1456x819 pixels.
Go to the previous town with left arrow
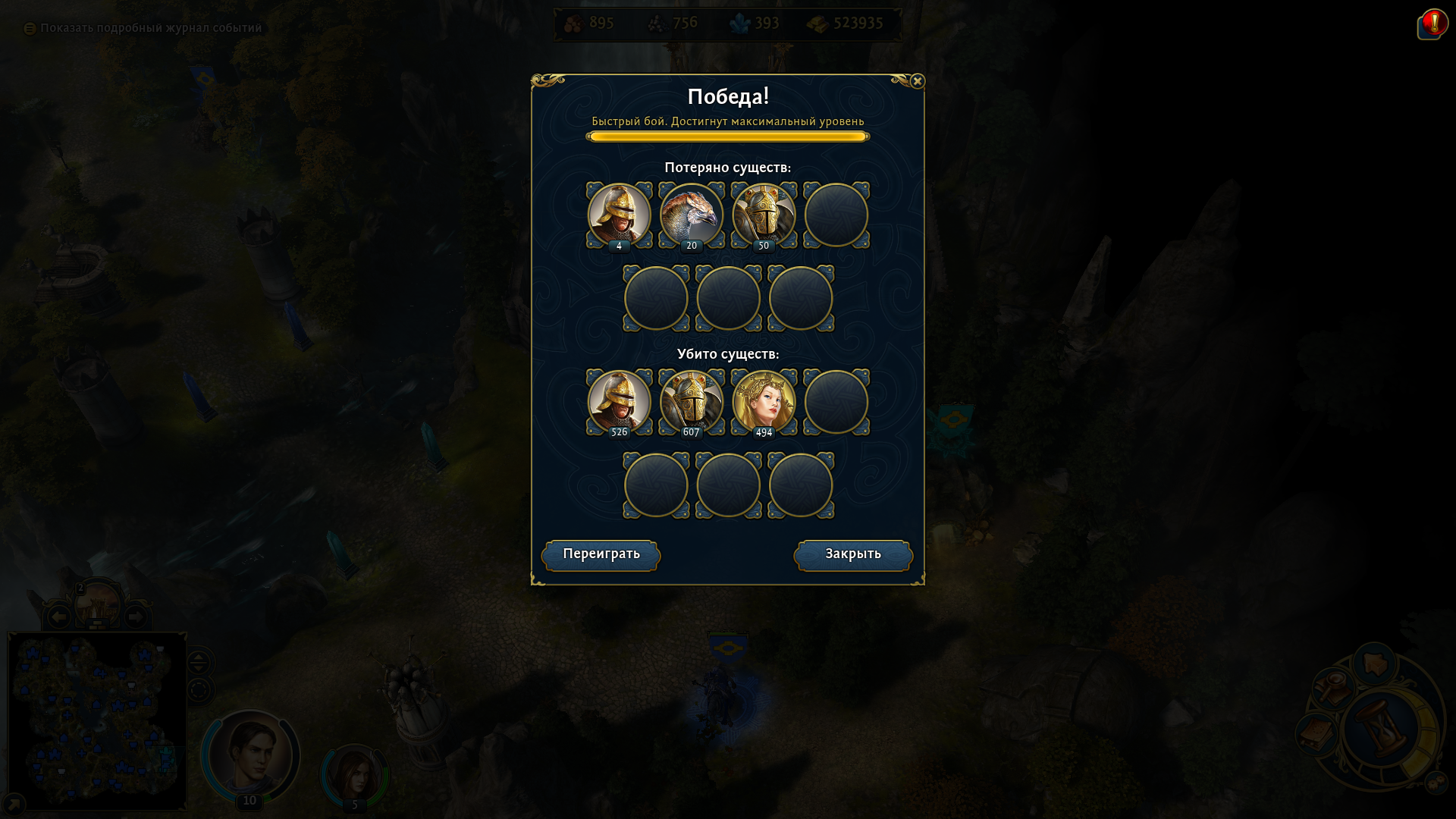point(58,617)
